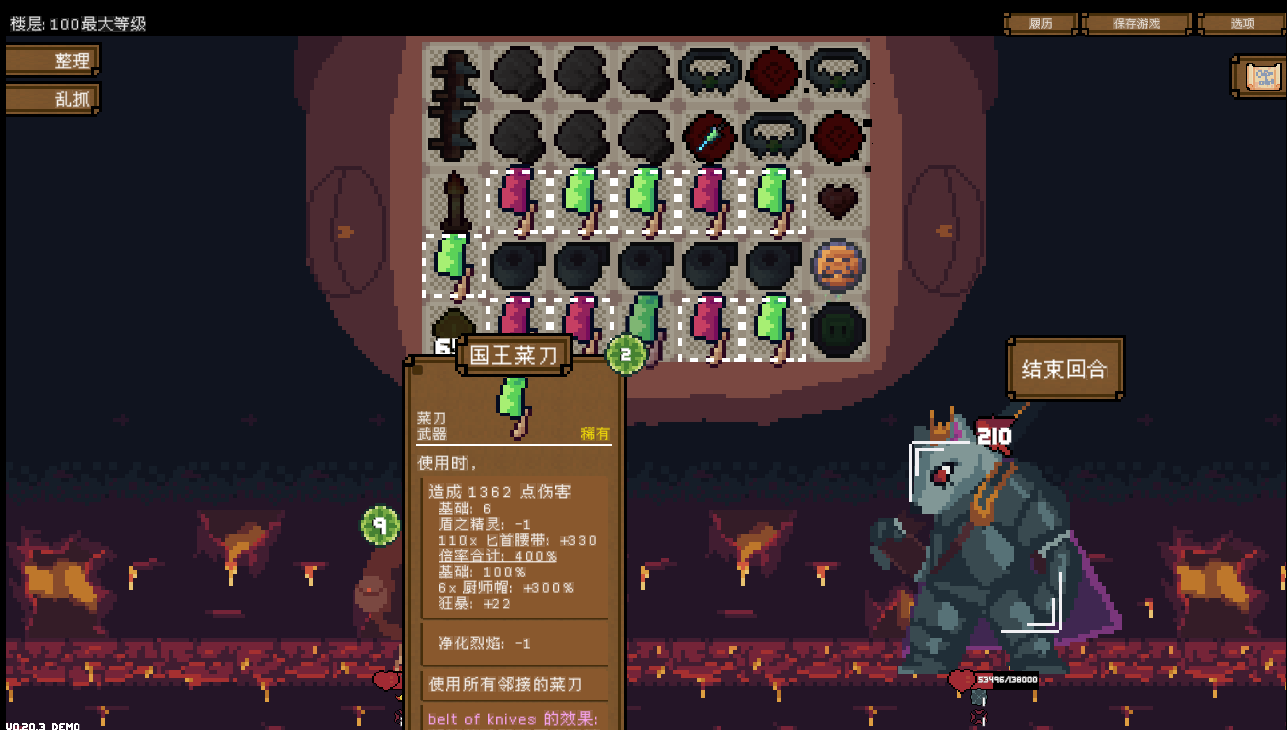1287x730 pixels.
Task: Use the green cleaver in the leftmost column
Action: (x=454, y=265)
